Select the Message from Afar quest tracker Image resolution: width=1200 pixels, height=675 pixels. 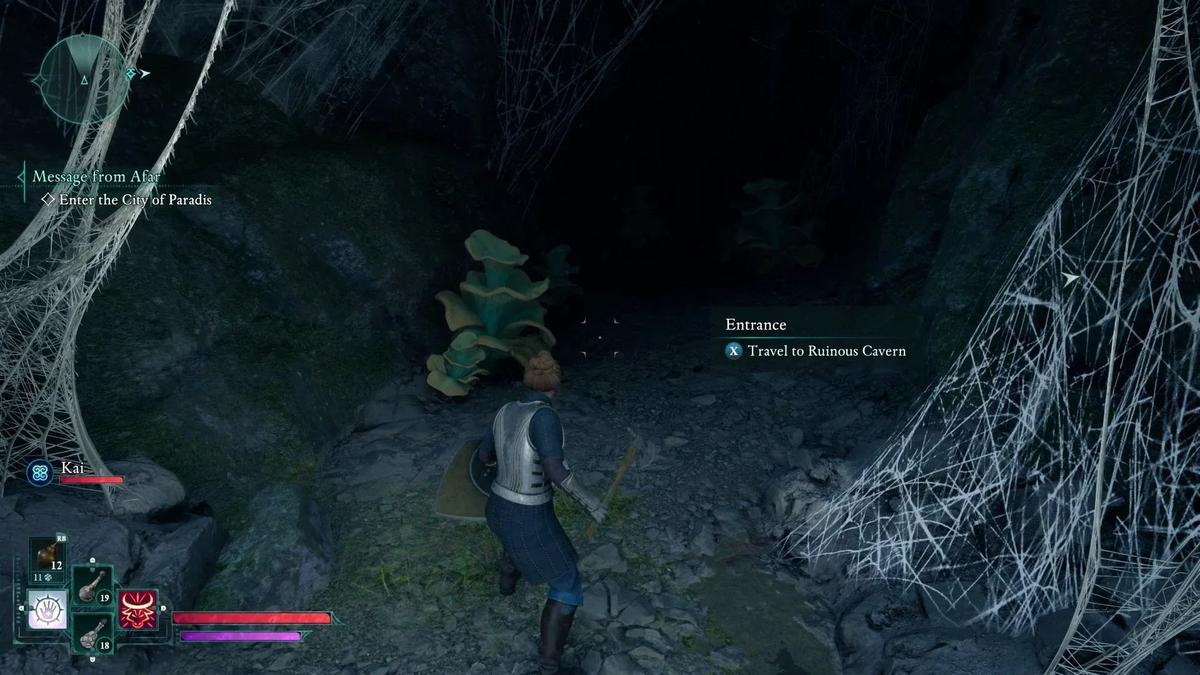96,177
